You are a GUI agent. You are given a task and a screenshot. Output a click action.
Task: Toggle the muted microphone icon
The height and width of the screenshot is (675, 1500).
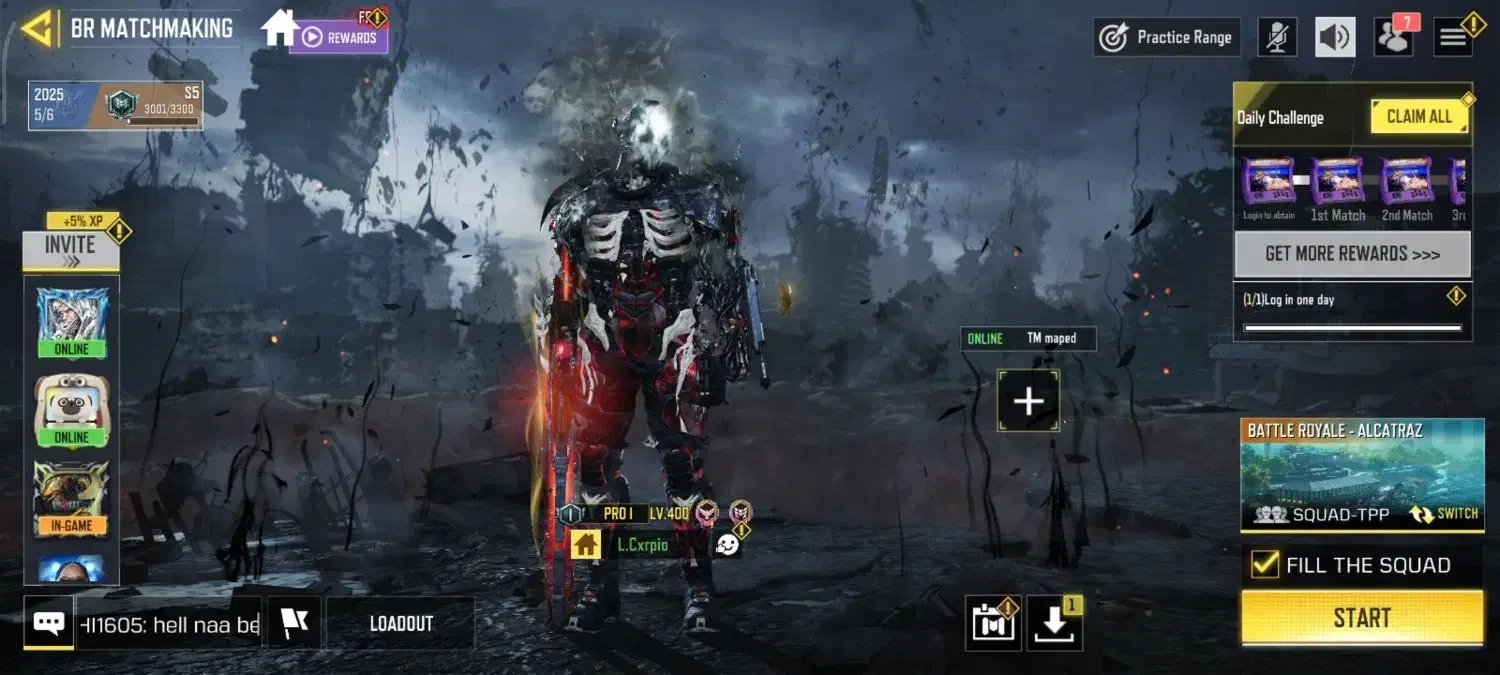1277,38
